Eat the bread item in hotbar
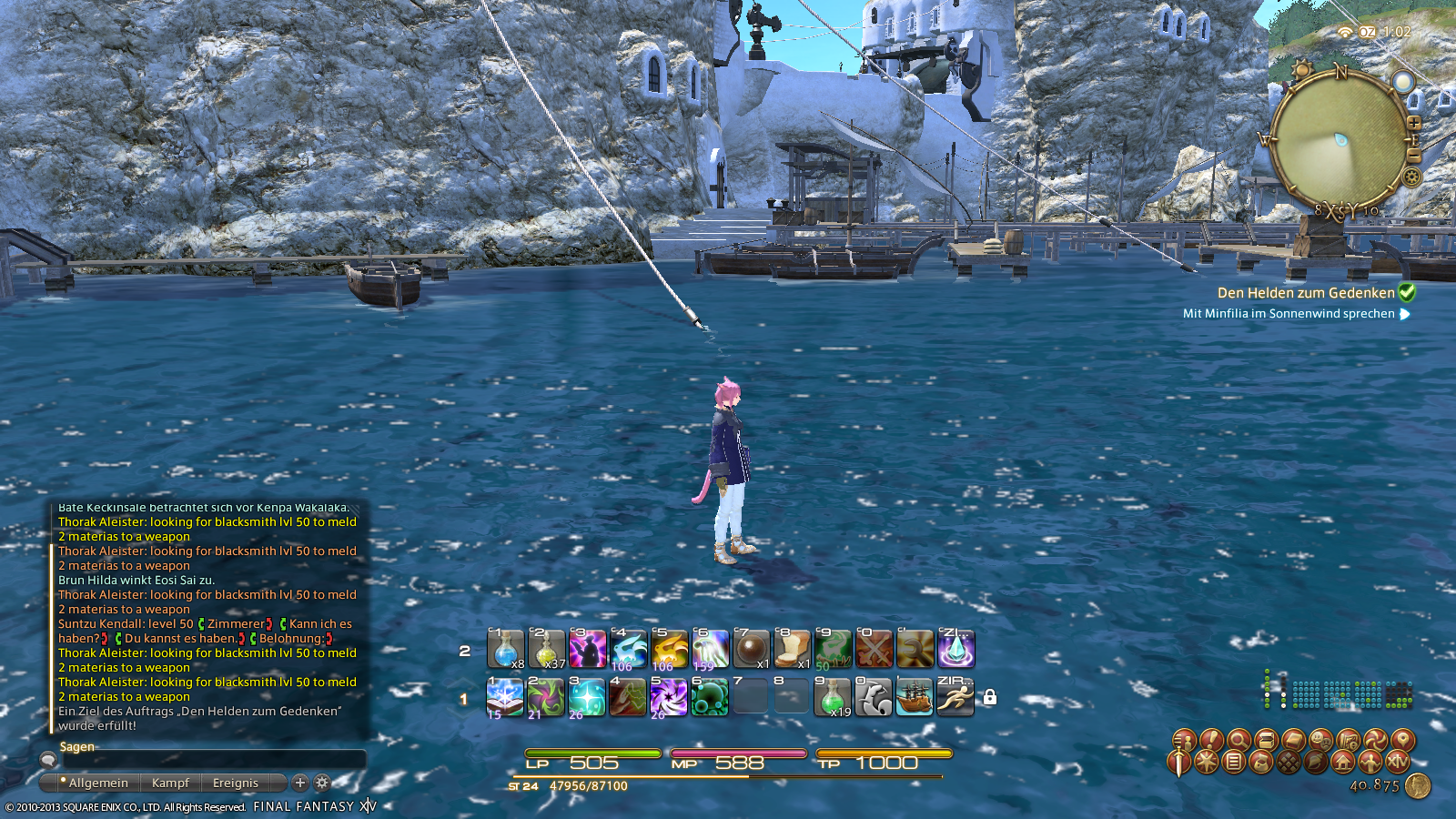This screenshot has width=1456, height=819. pyautogui.click(x=792, y=649)
